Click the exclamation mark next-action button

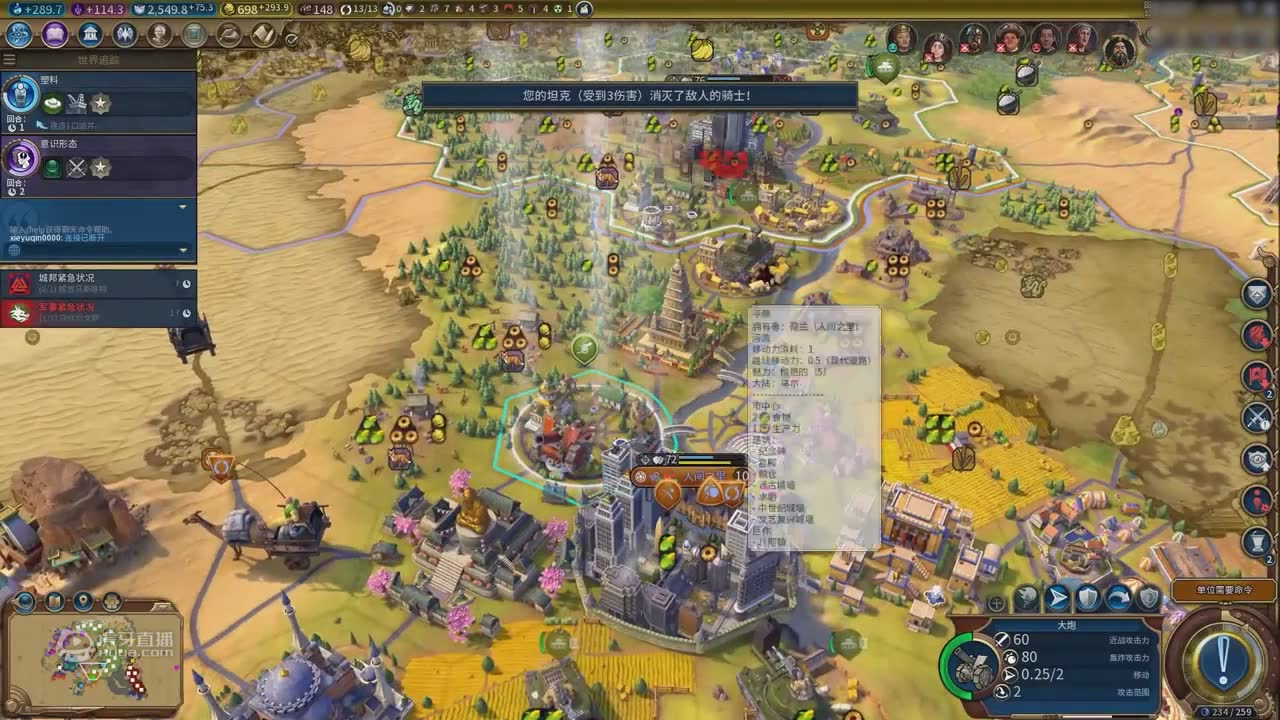(x=1223, y=659)
